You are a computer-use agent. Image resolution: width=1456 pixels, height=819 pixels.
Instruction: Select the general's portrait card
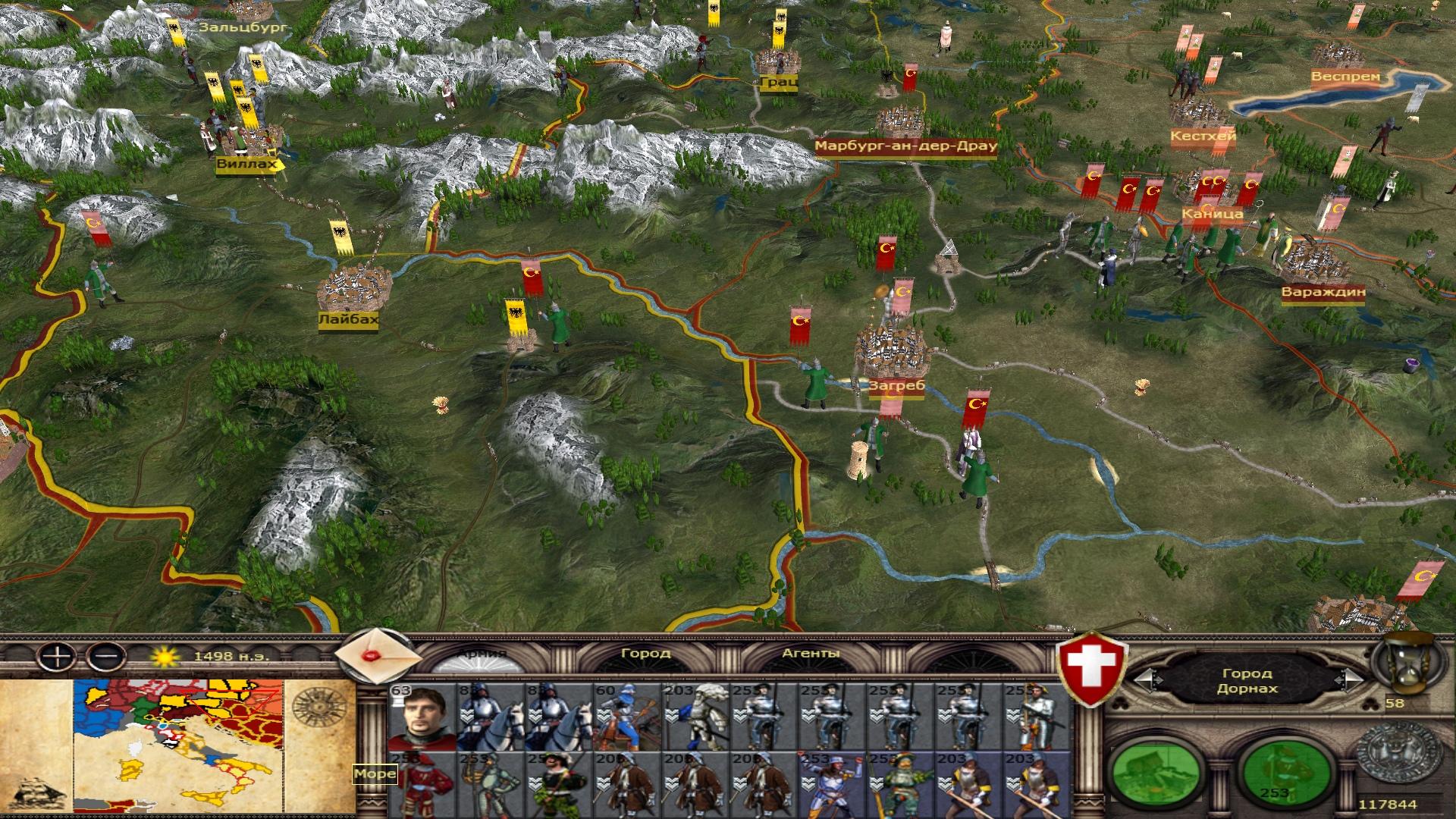click(421, 717)
